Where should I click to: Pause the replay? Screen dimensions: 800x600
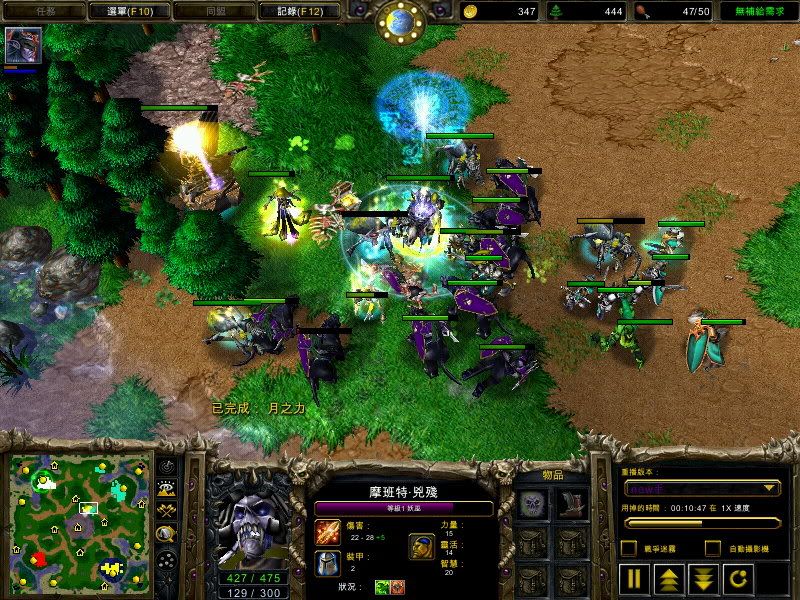pos(633,577)
